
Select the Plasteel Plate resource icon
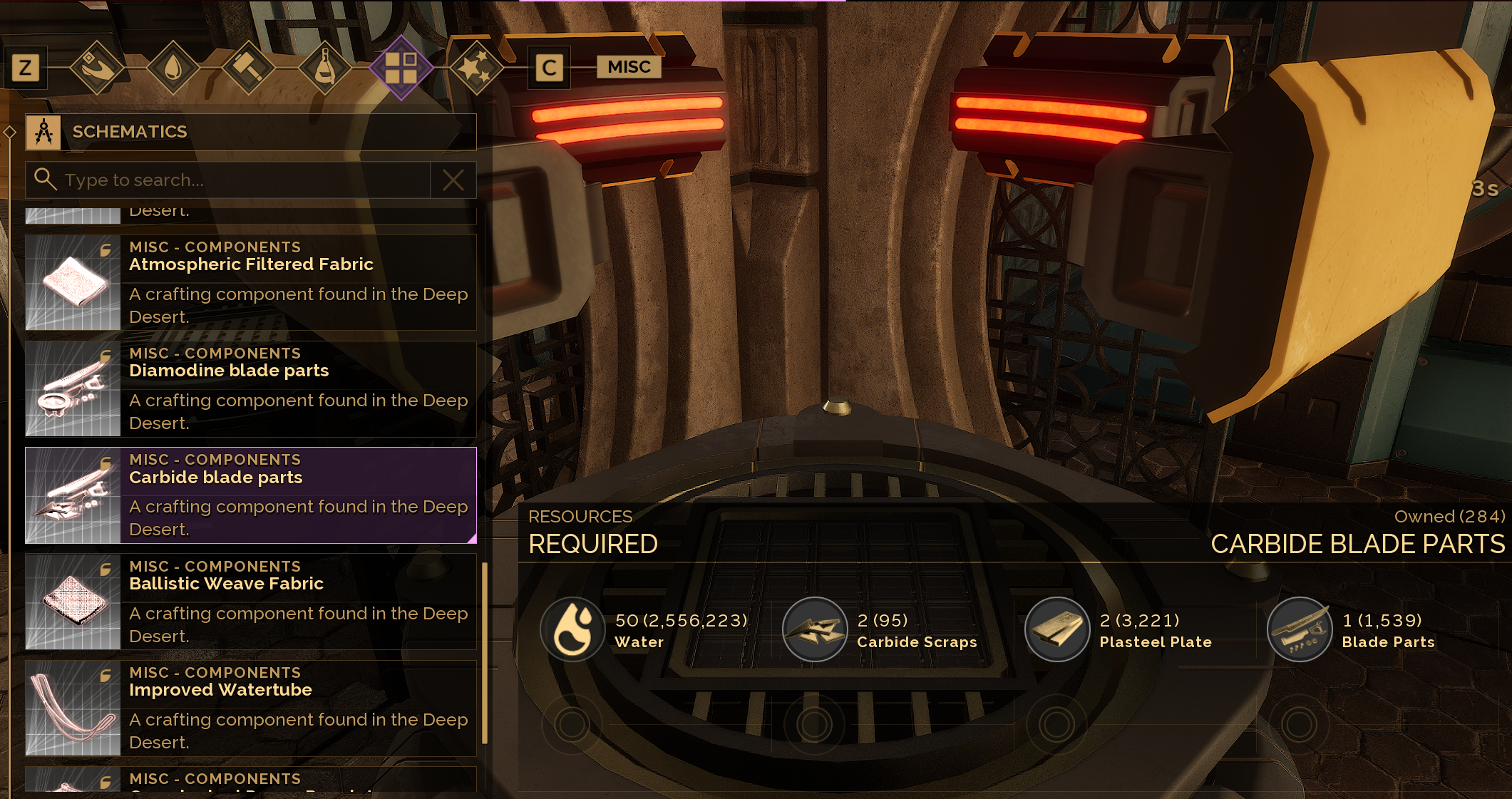point(1057,629)
